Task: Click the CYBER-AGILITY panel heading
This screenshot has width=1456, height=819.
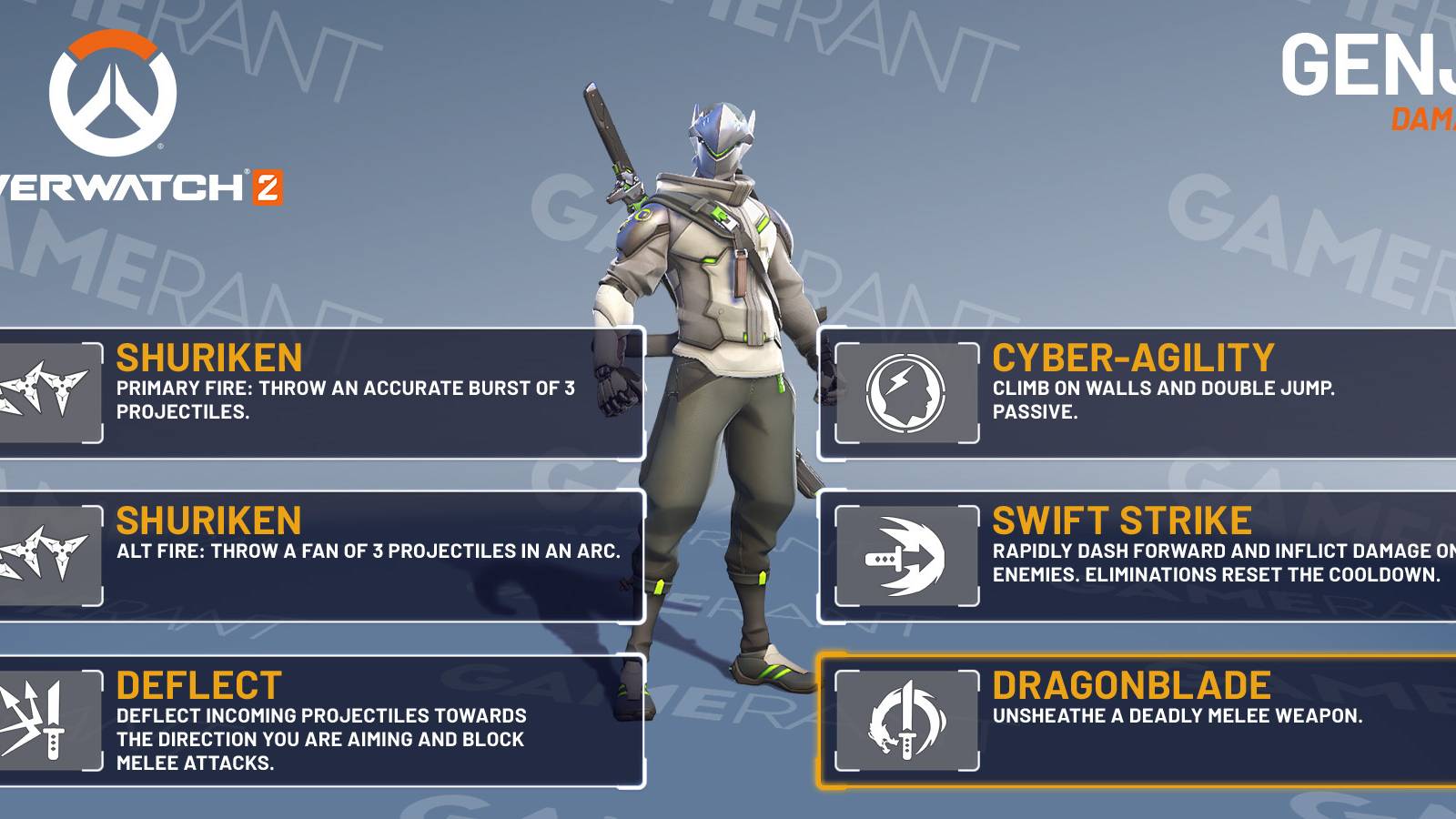Action: point(1132,357)
